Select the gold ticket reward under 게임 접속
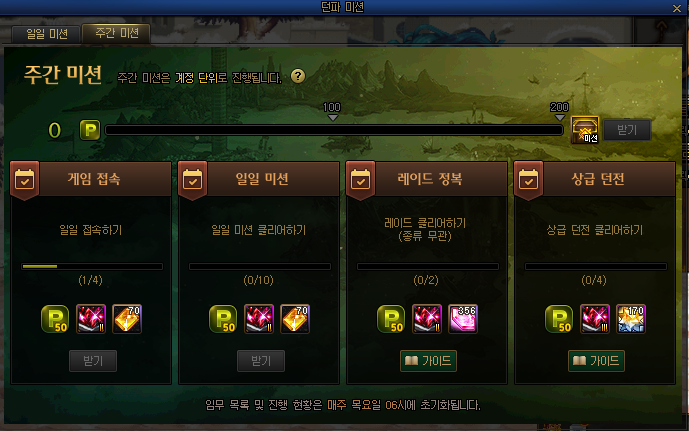The image size is (689, 431). 127,318
